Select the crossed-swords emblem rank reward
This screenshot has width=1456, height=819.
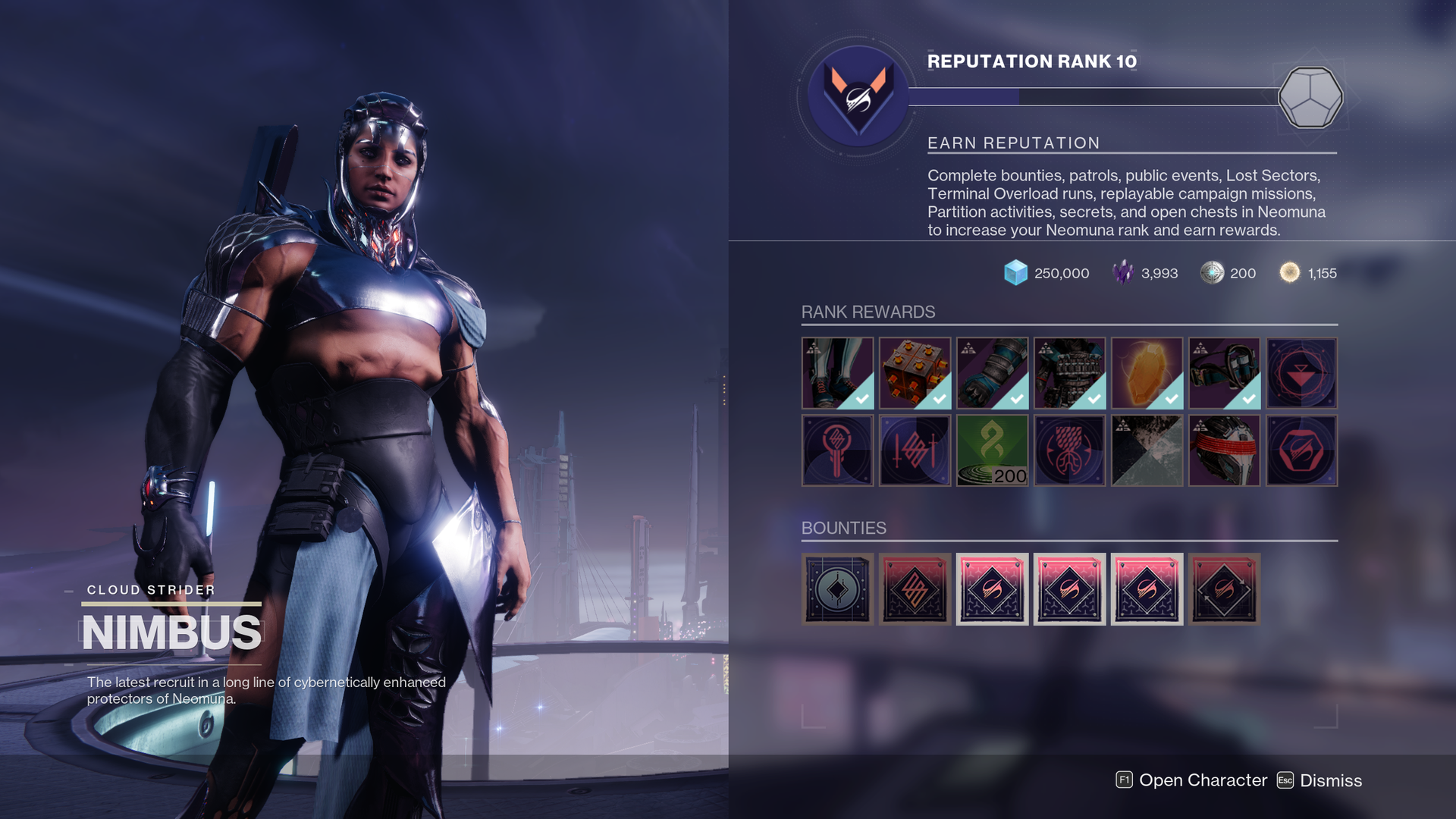click(x=915, y=450)
